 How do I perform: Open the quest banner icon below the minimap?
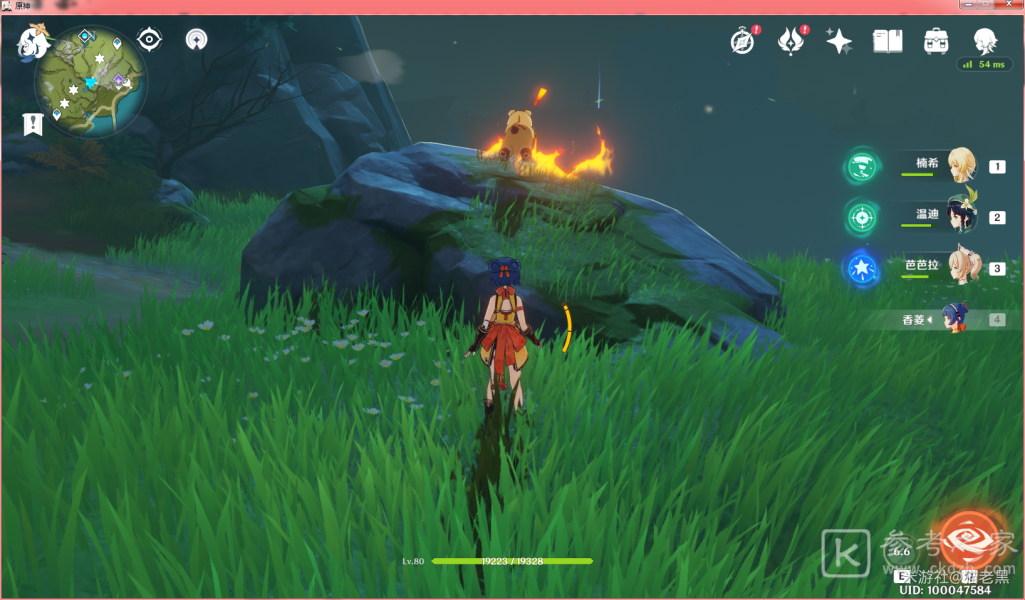pos(33,124)
